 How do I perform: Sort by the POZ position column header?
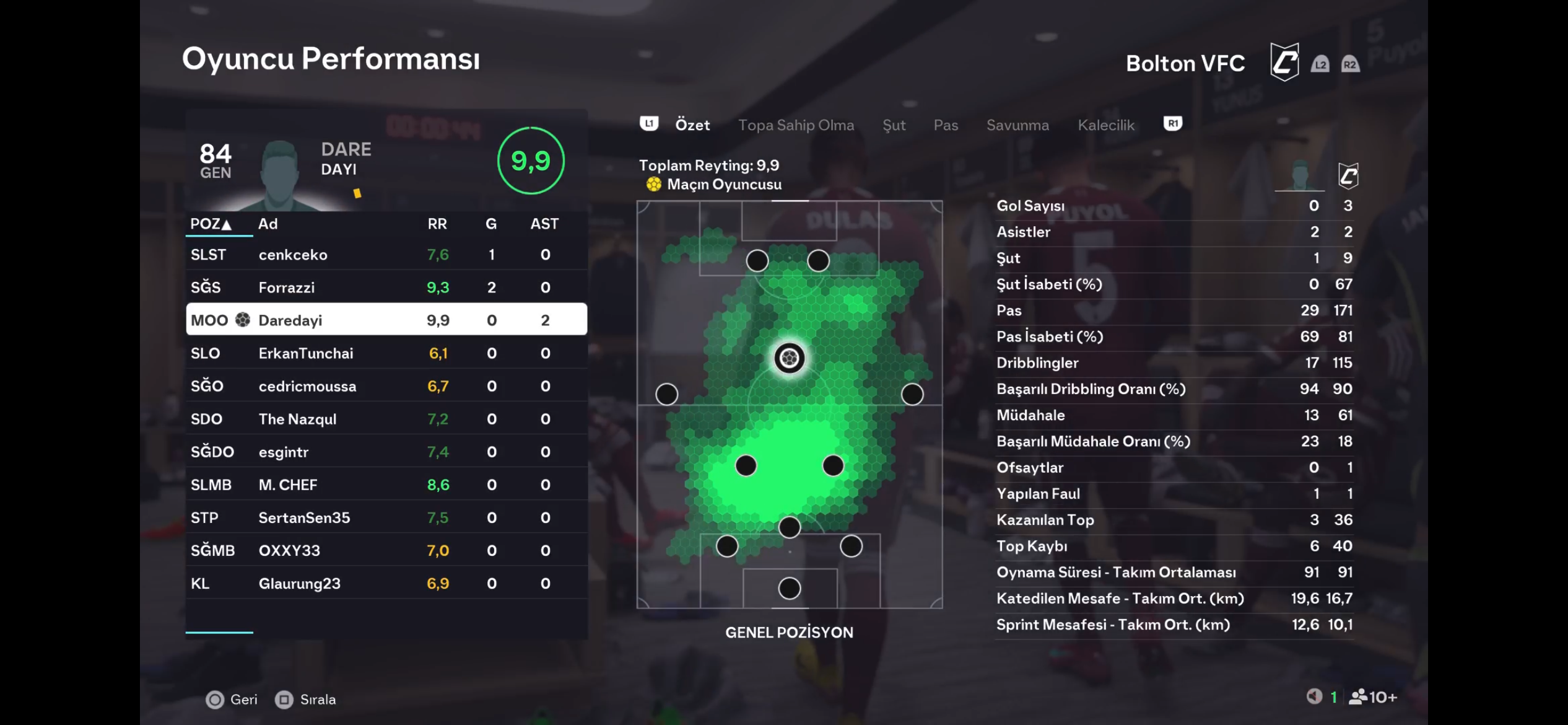[x=211, y=224]
